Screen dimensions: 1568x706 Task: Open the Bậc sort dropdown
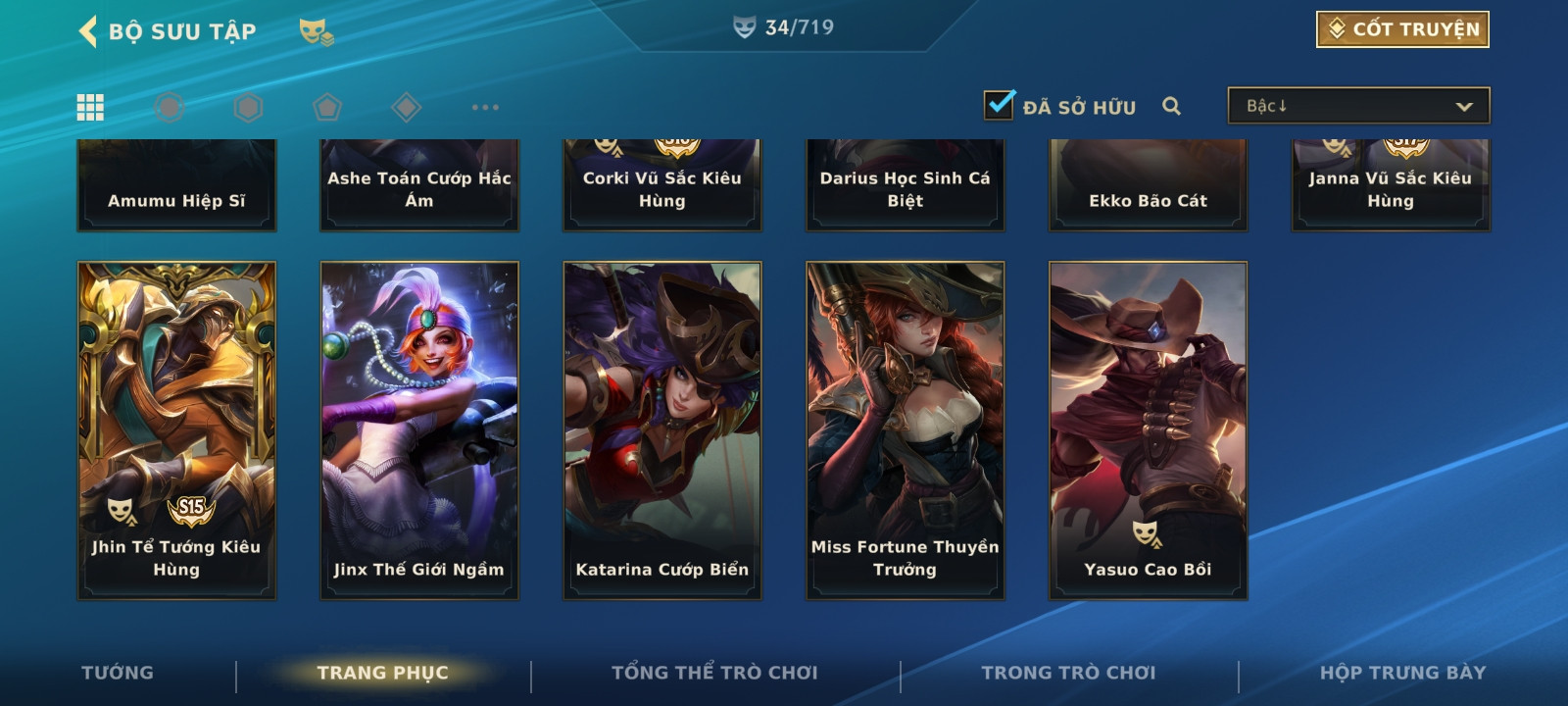click(1358, 106)
